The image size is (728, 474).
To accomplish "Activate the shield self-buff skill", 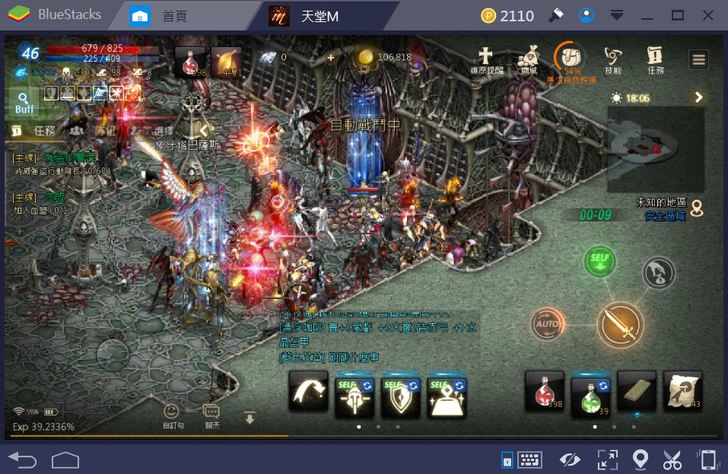I will coord(401,396).
